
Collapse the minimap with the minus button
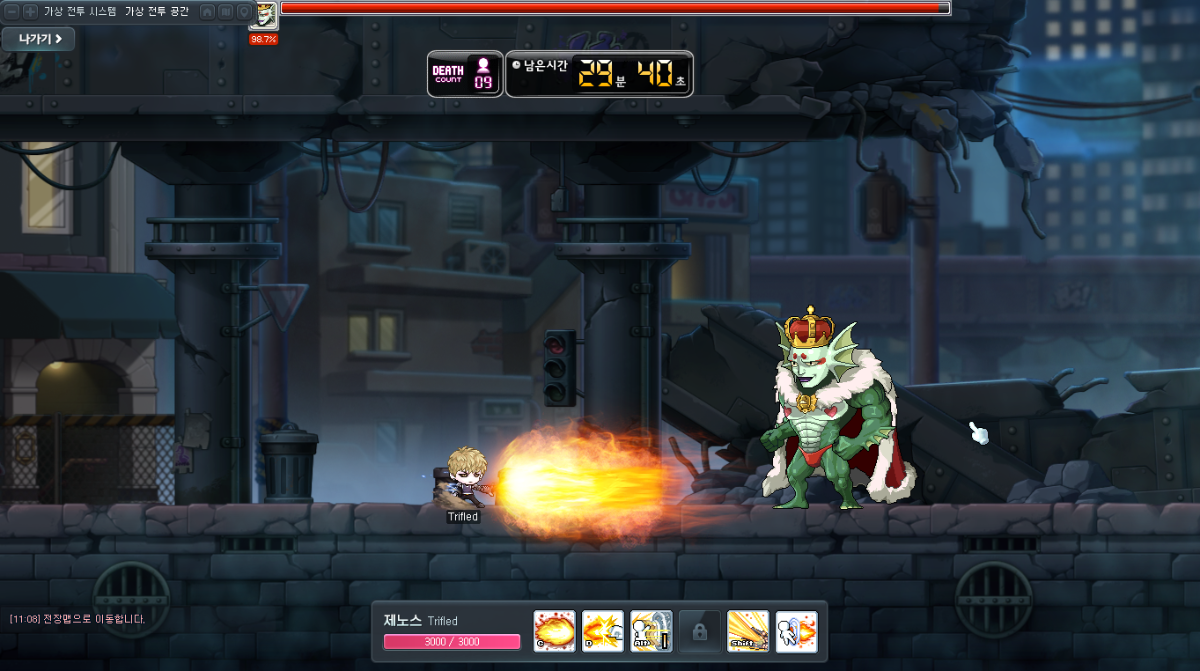click(13, 11)
